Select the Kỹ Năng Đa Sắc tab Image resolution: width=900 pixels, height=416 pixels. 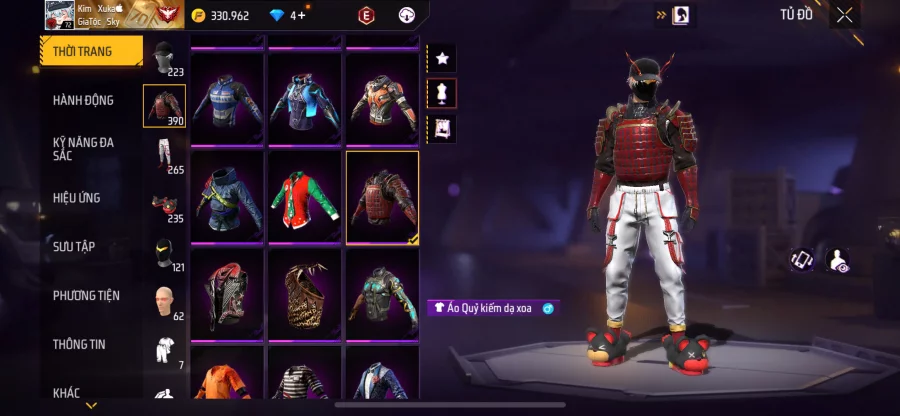pyautogui.click(x=84, y=149)
